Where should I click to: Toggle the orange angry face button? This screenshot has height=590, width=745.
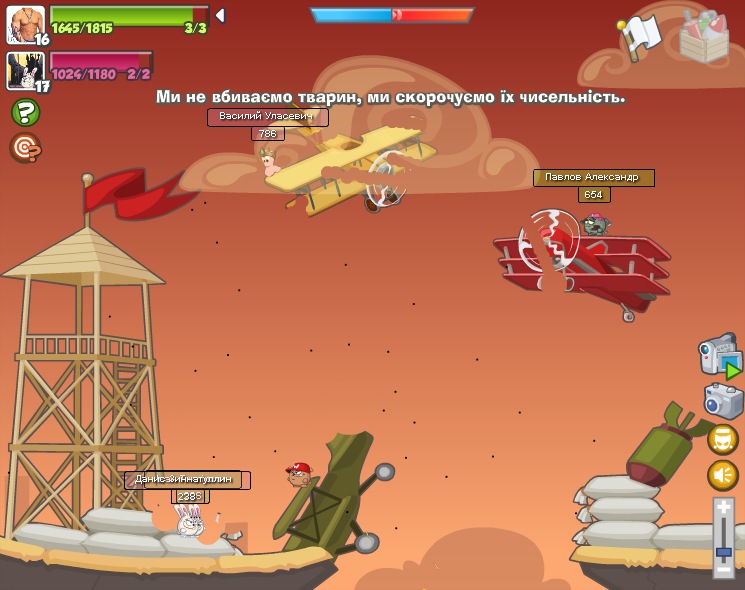tap(723, 439)
